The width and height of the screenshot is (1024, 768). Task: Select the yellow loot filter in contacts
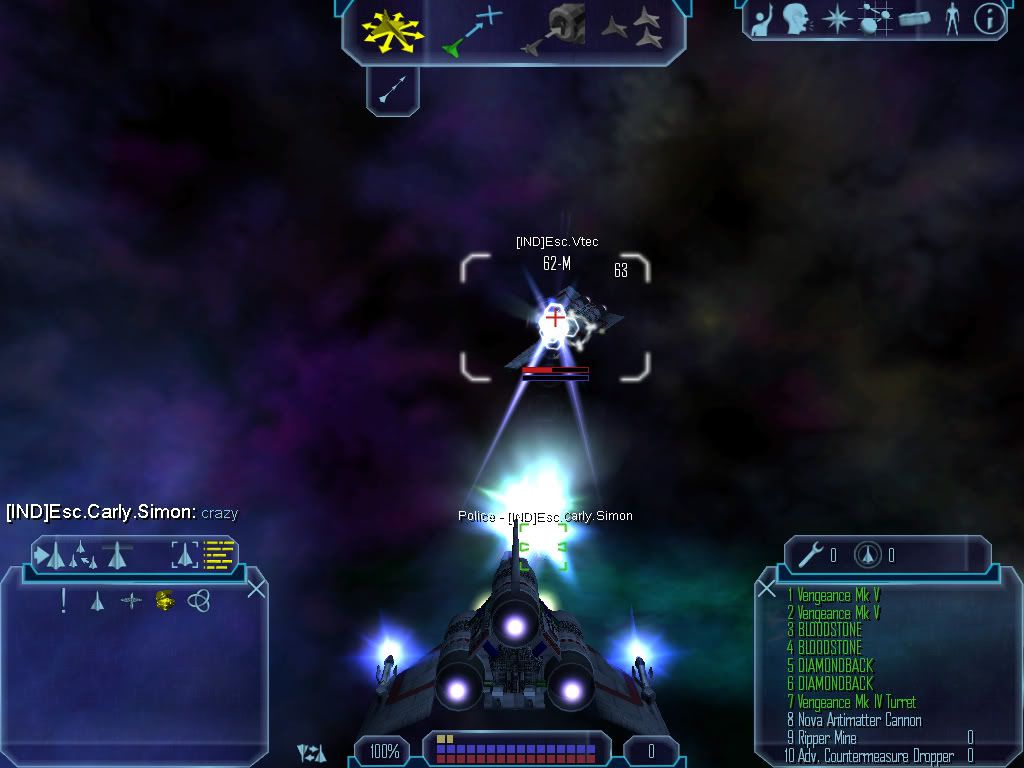point(165,600)
